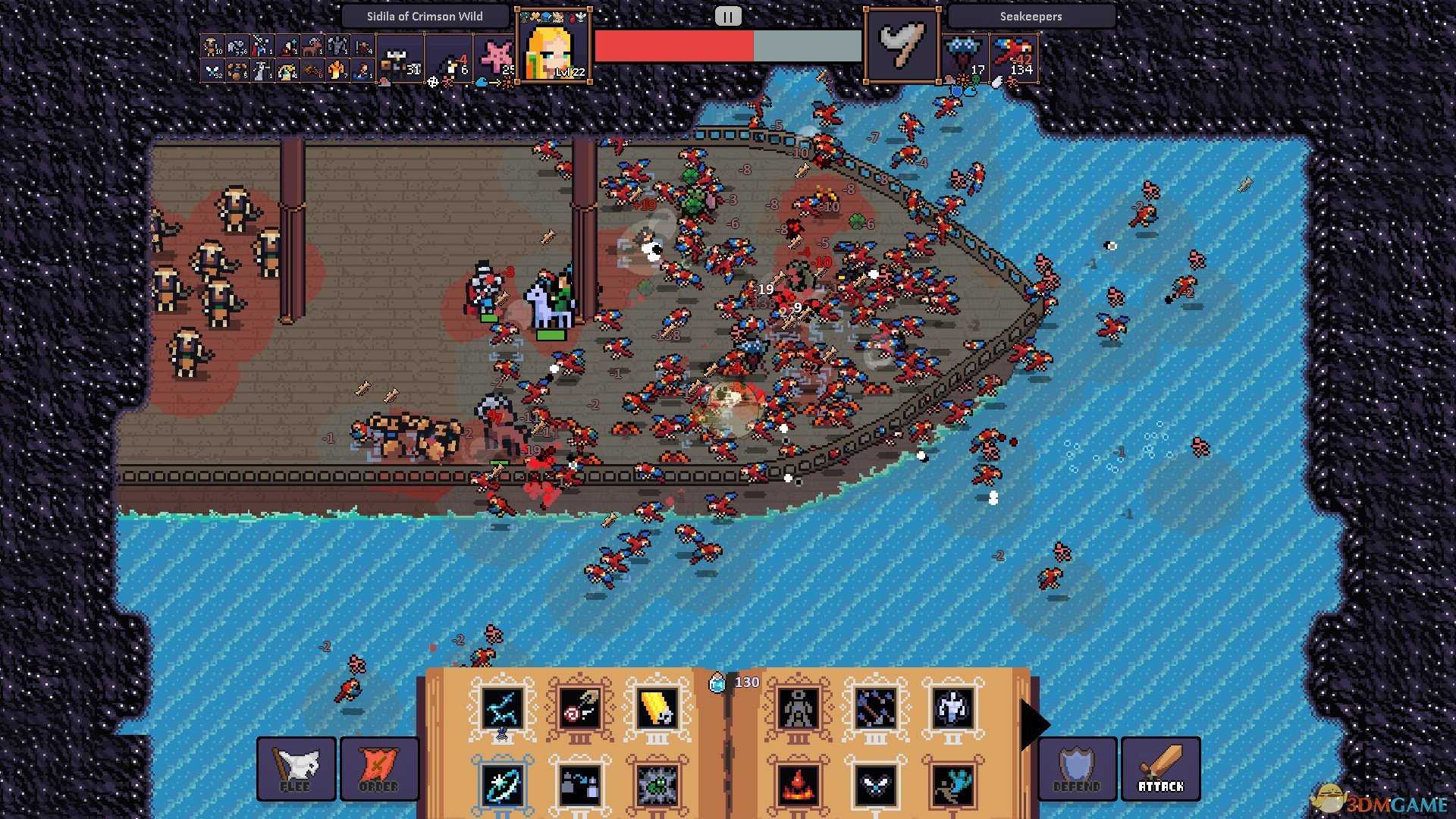Cast the arrow and target spell
1456x819 pixels.
579,708
